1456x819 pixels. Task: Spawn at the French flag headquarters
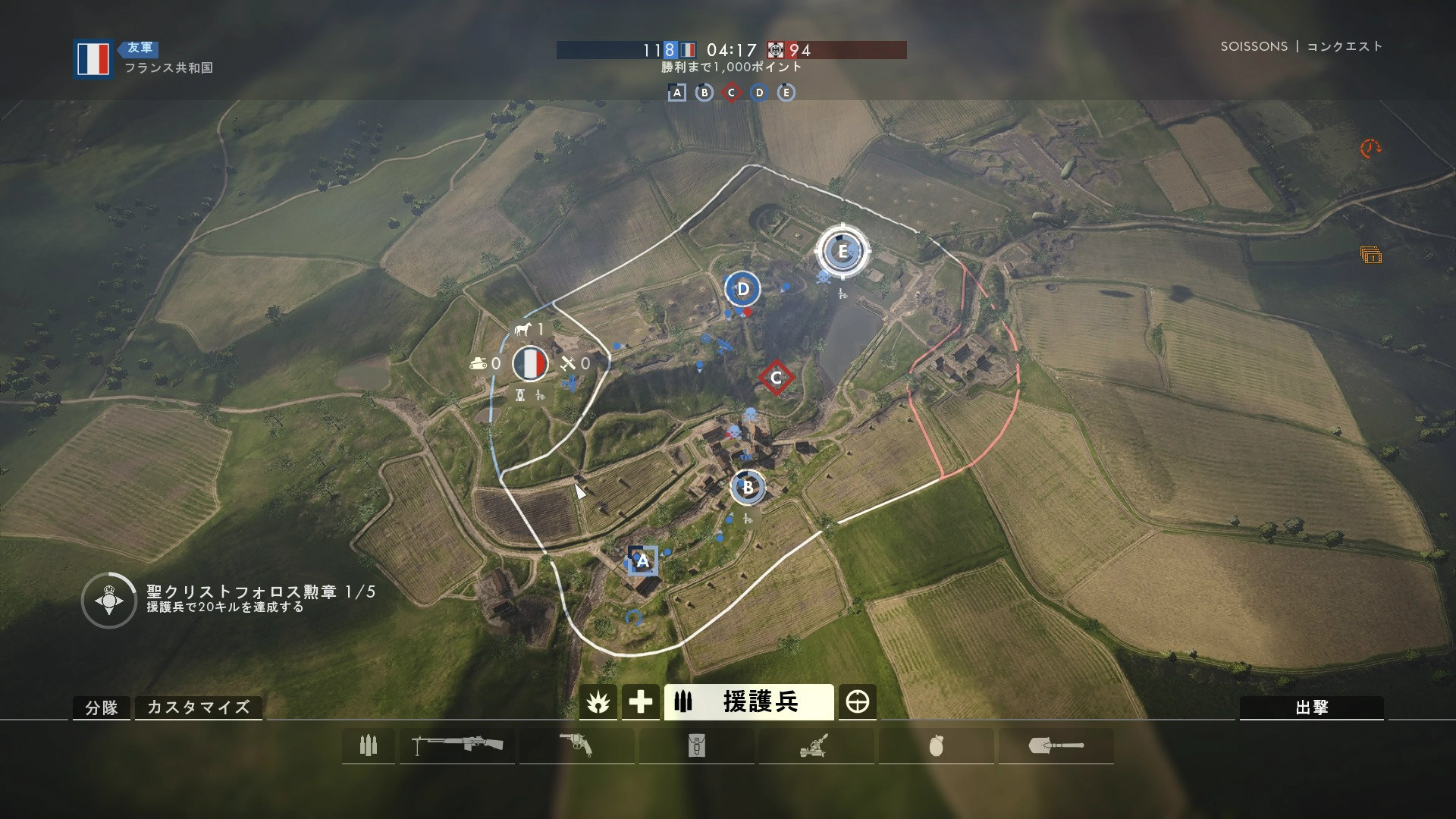[530, 364]
